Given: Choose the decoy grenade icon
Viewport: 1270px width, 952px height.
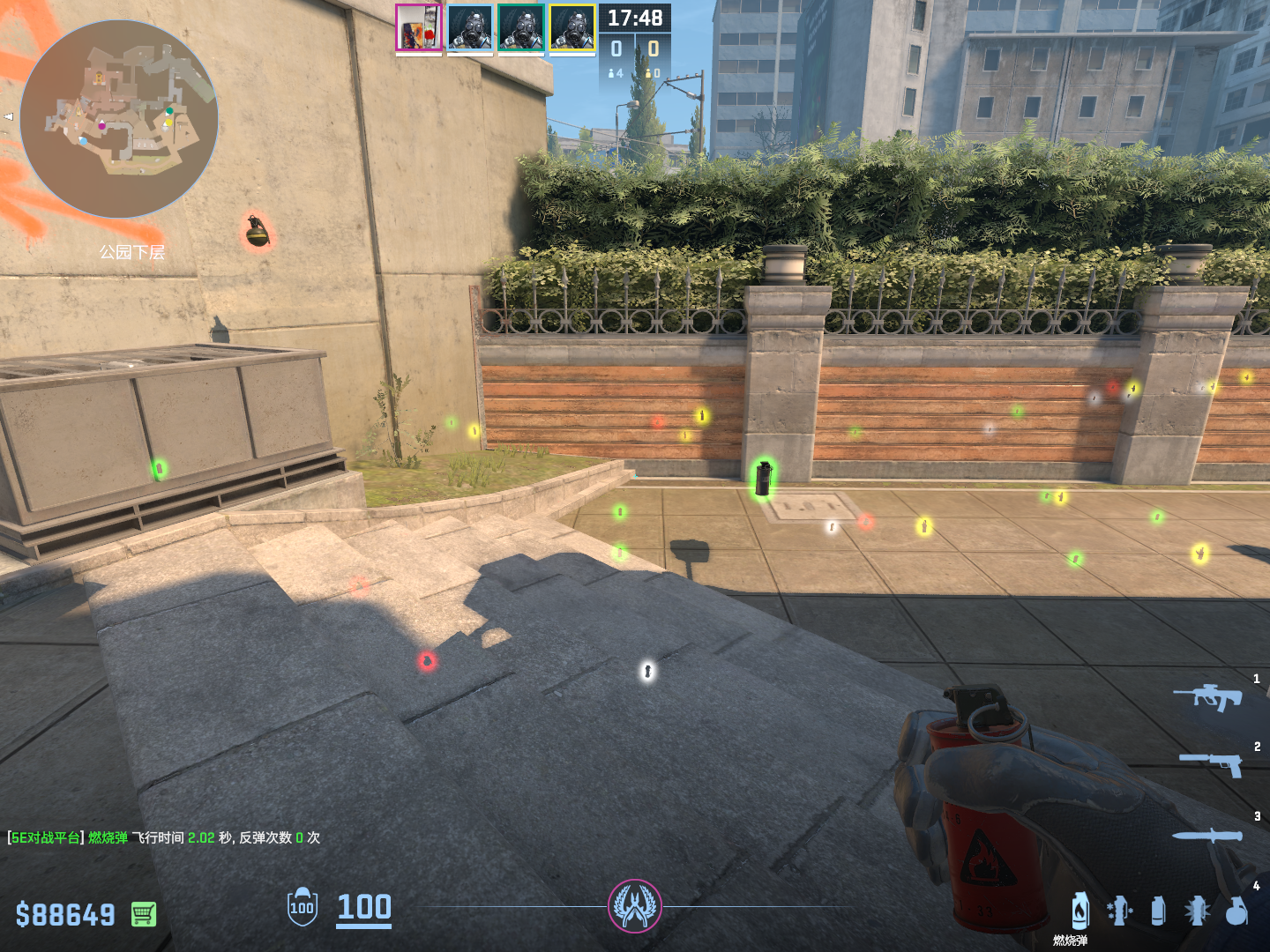Looking at the screenshot, I should [1119, 911].
